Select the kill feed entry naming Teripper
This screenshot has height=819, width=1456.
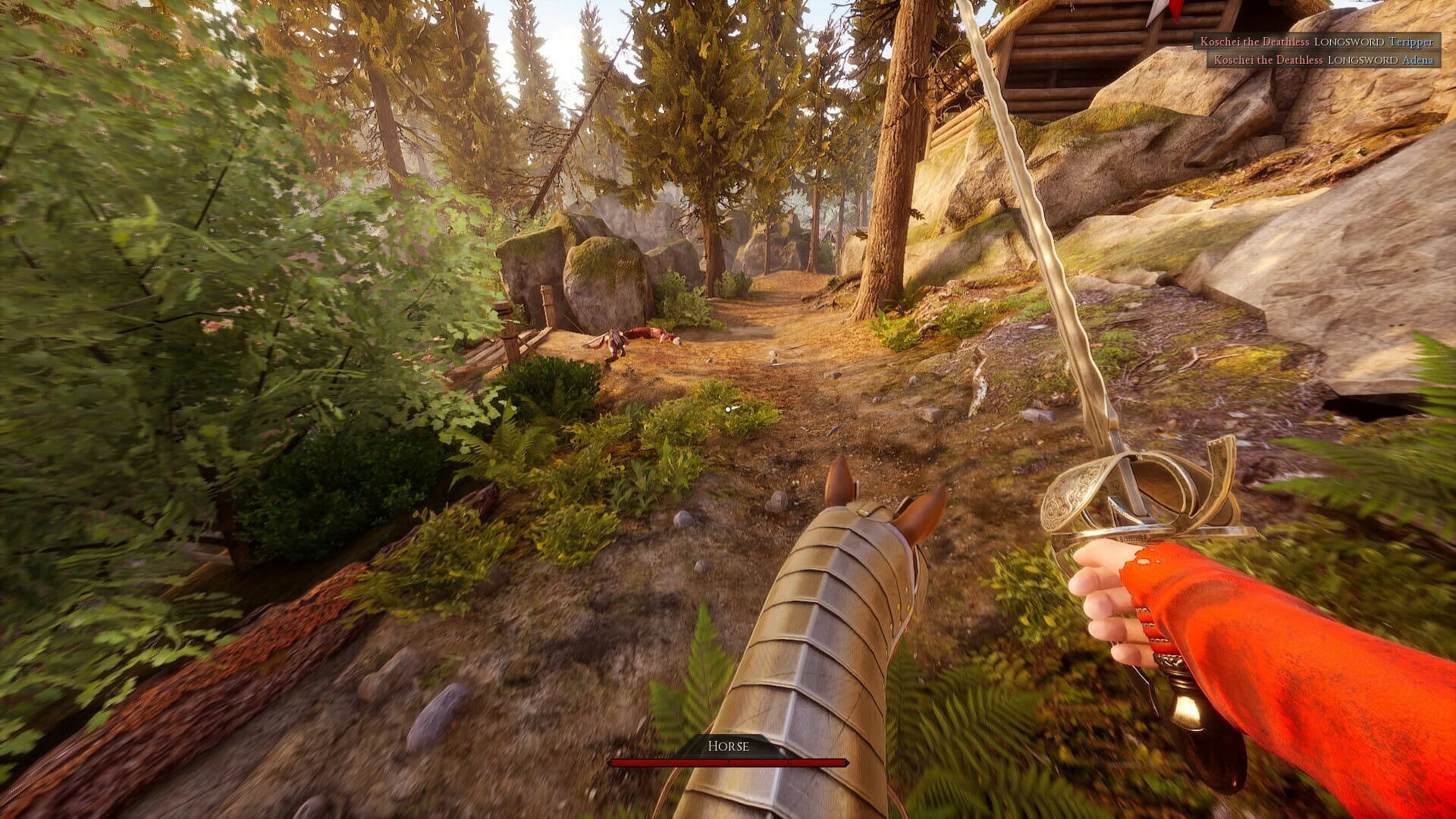tap(1316, 42)
